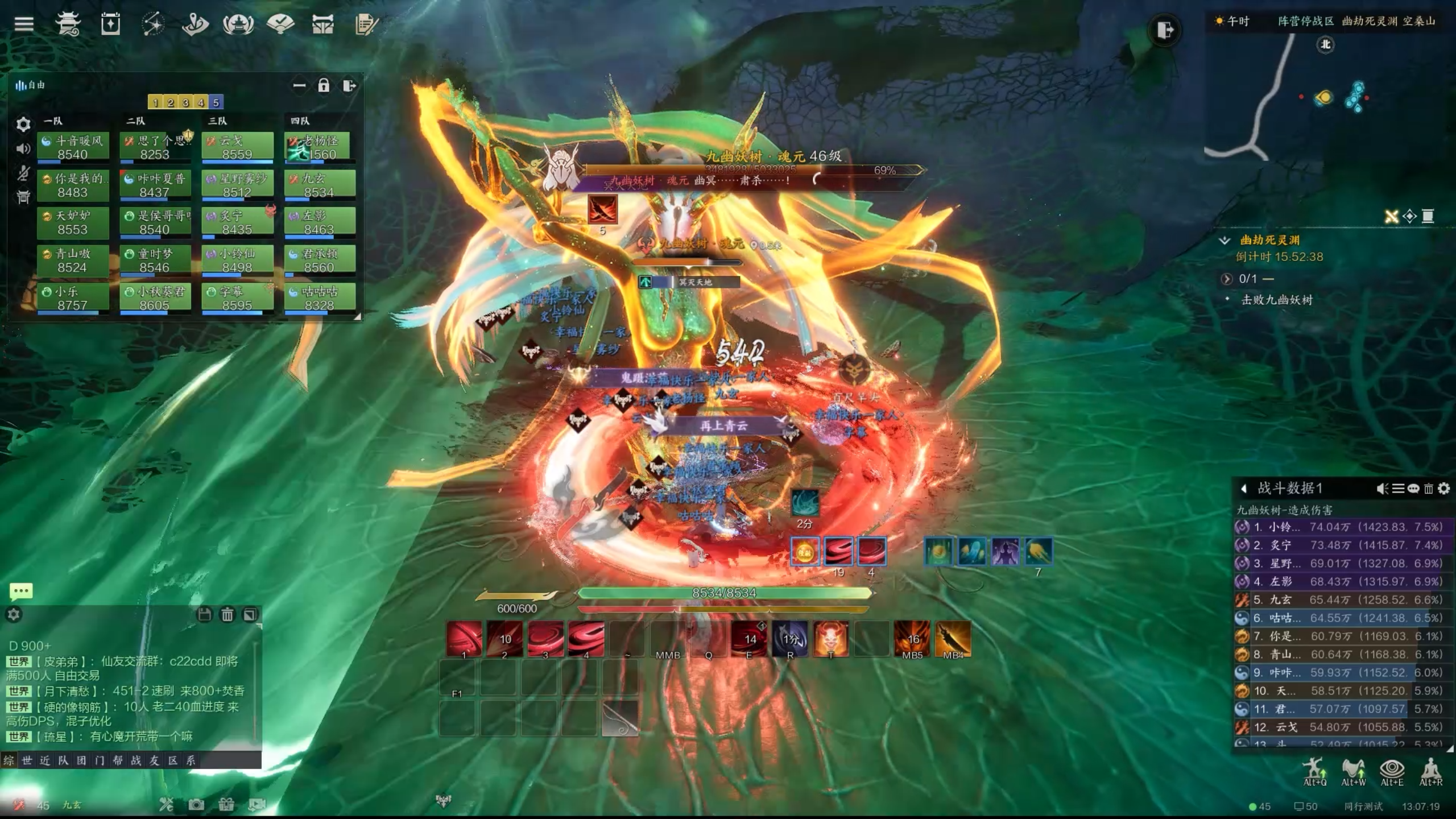Minimize the raid frame panel
The image size is (1456, 819).
[x=299, y=86]
